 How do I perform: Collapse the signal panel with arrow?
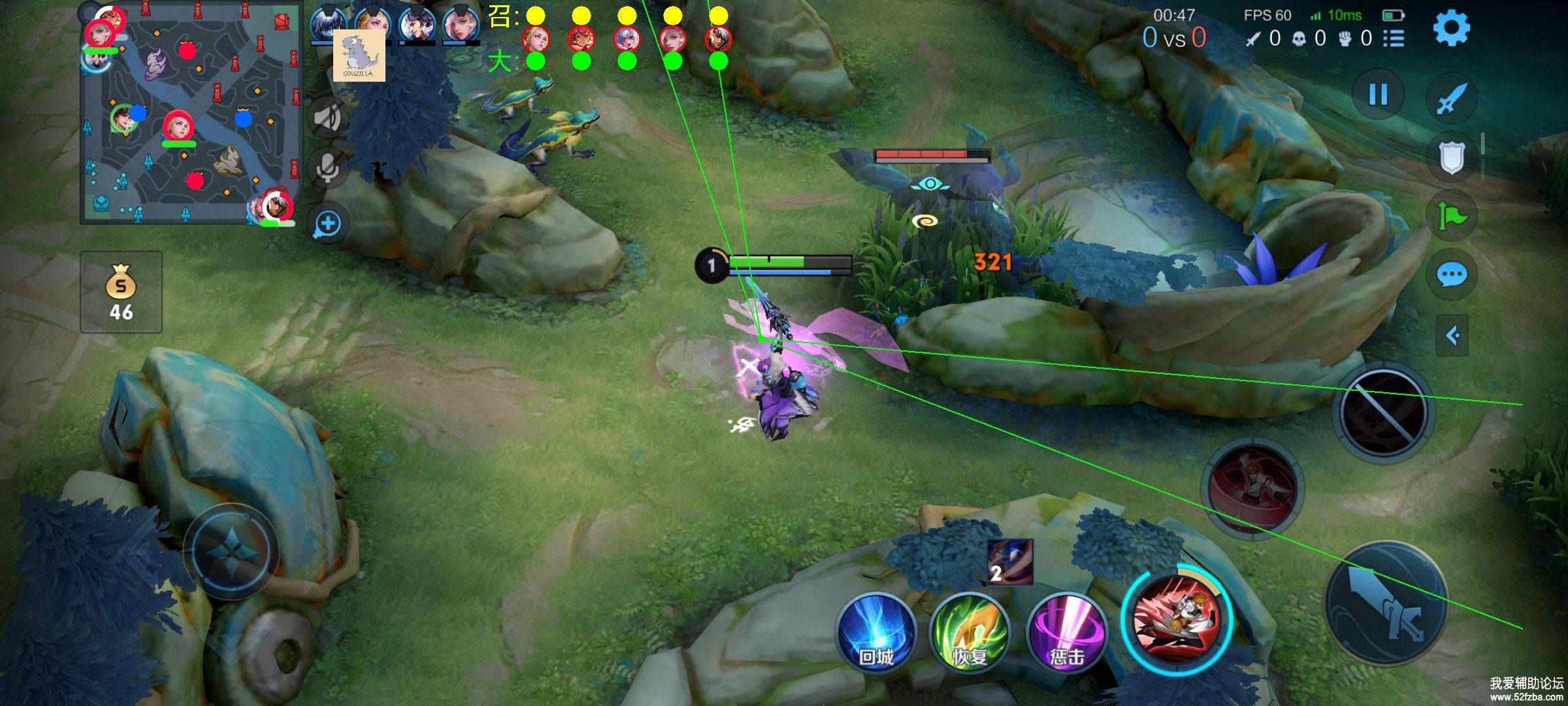1452,336
